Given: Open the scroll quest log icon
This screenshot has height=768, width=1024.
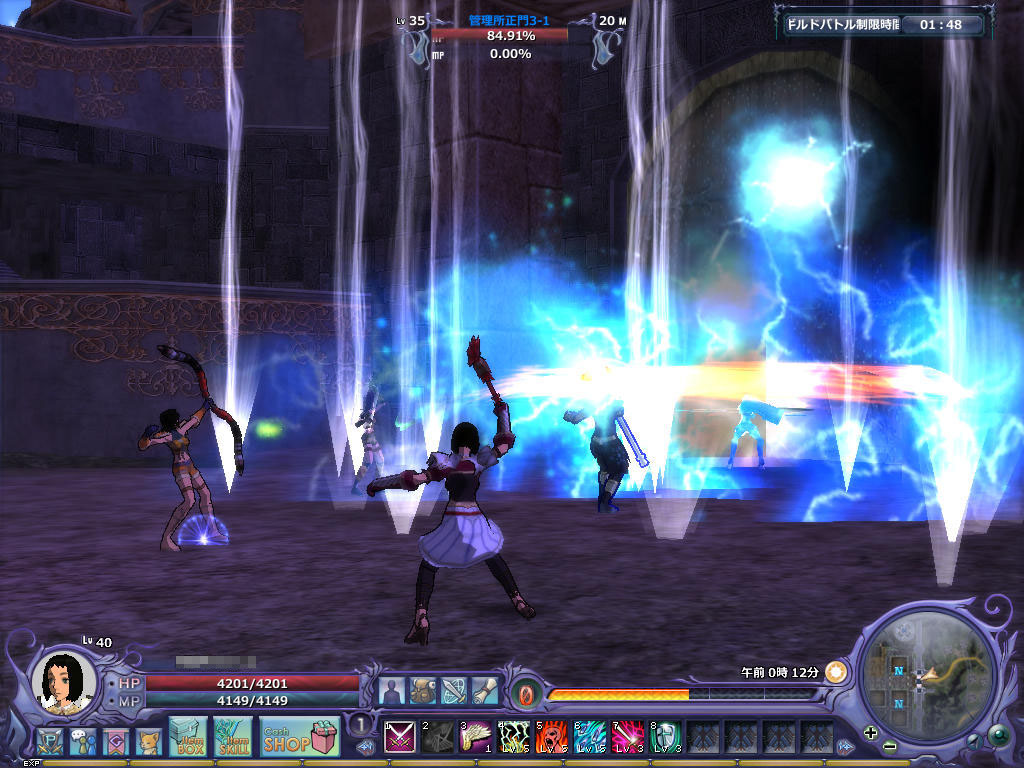Looking at the screenshot, I should click(x=485, y=691).
